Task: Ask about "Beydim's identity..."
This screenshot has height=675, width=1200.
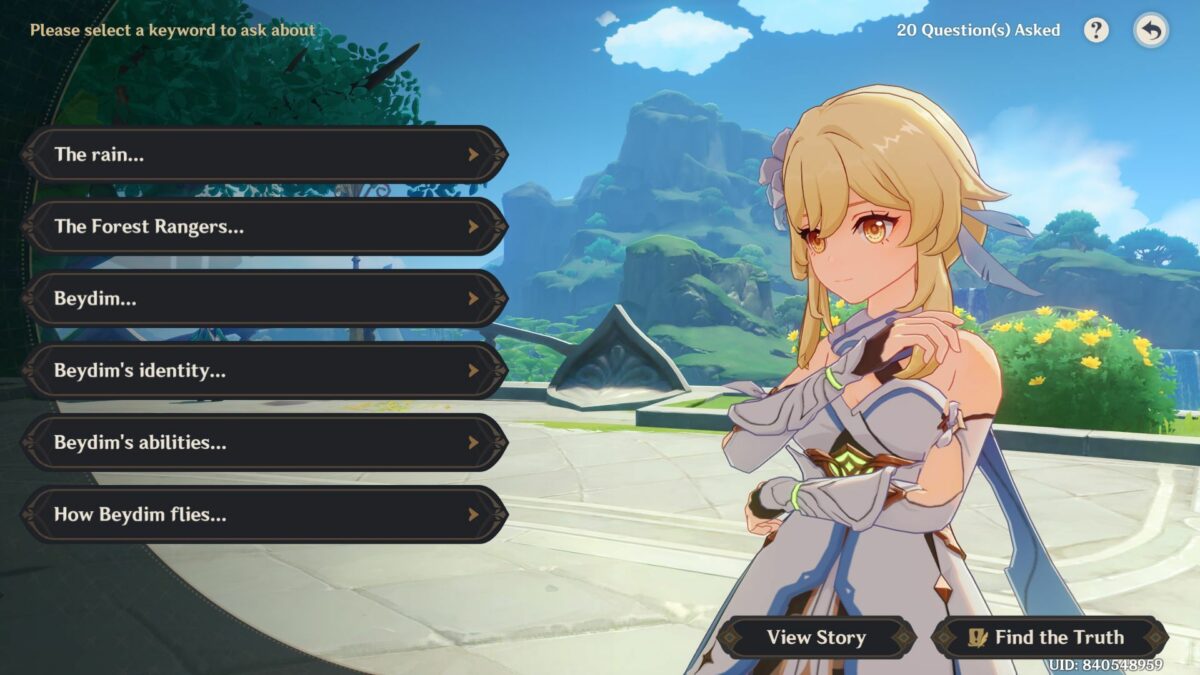Action: pyautogui.click(x=265, y=370)
